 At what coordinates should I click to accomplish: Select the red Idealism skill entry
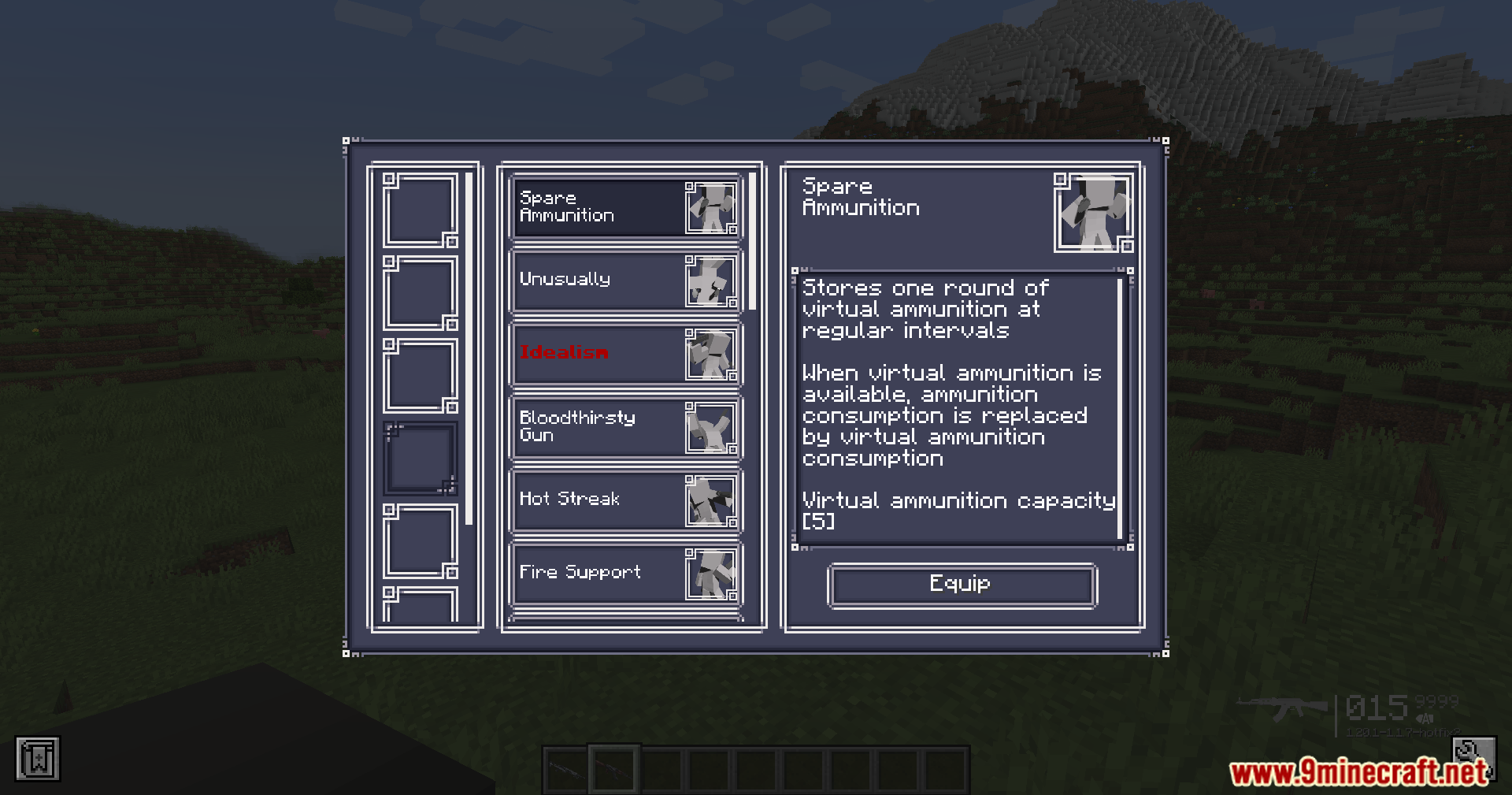coord(625,354)
